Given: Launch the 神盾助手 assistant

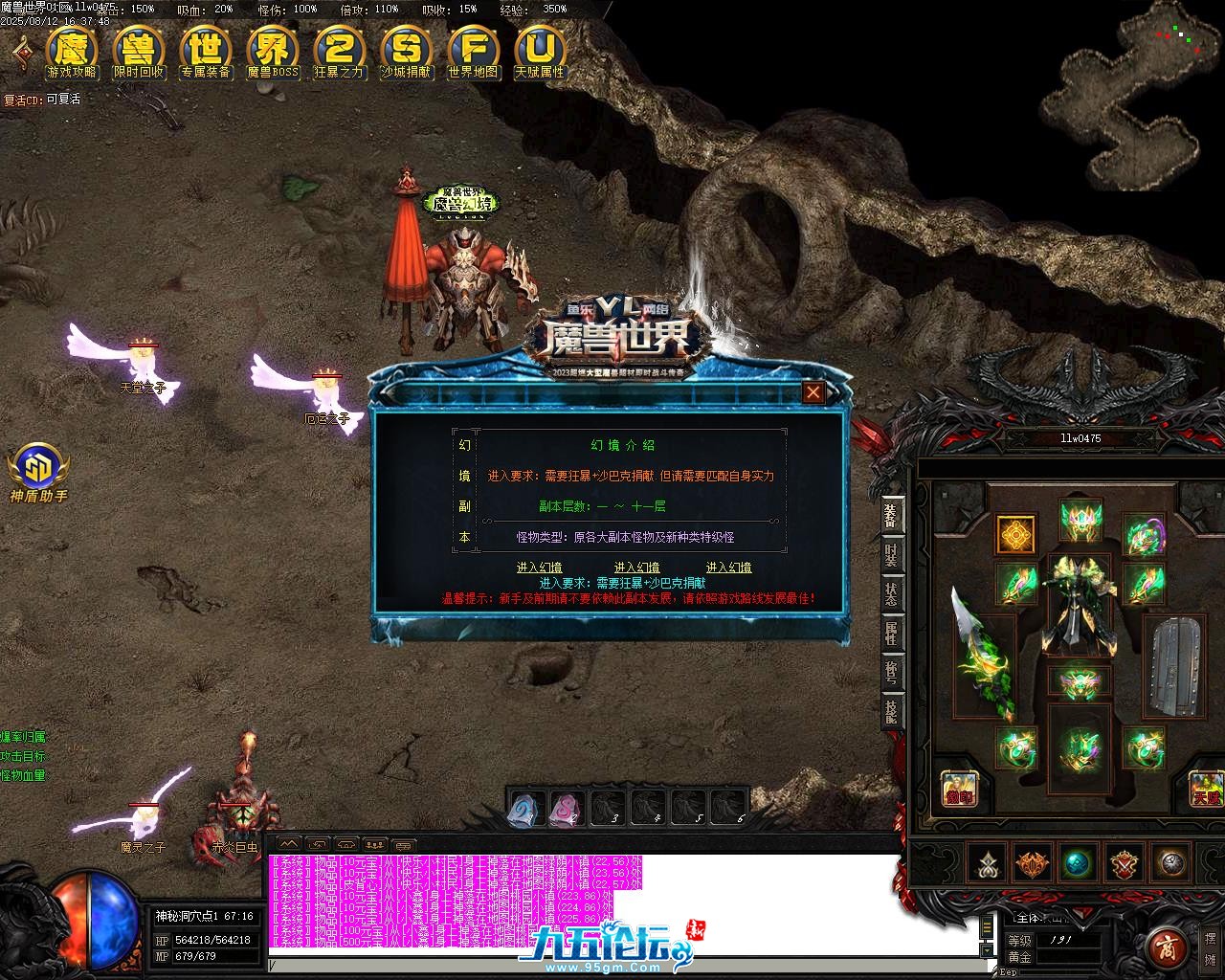Looking at the screenshot, I should point(38,472).
